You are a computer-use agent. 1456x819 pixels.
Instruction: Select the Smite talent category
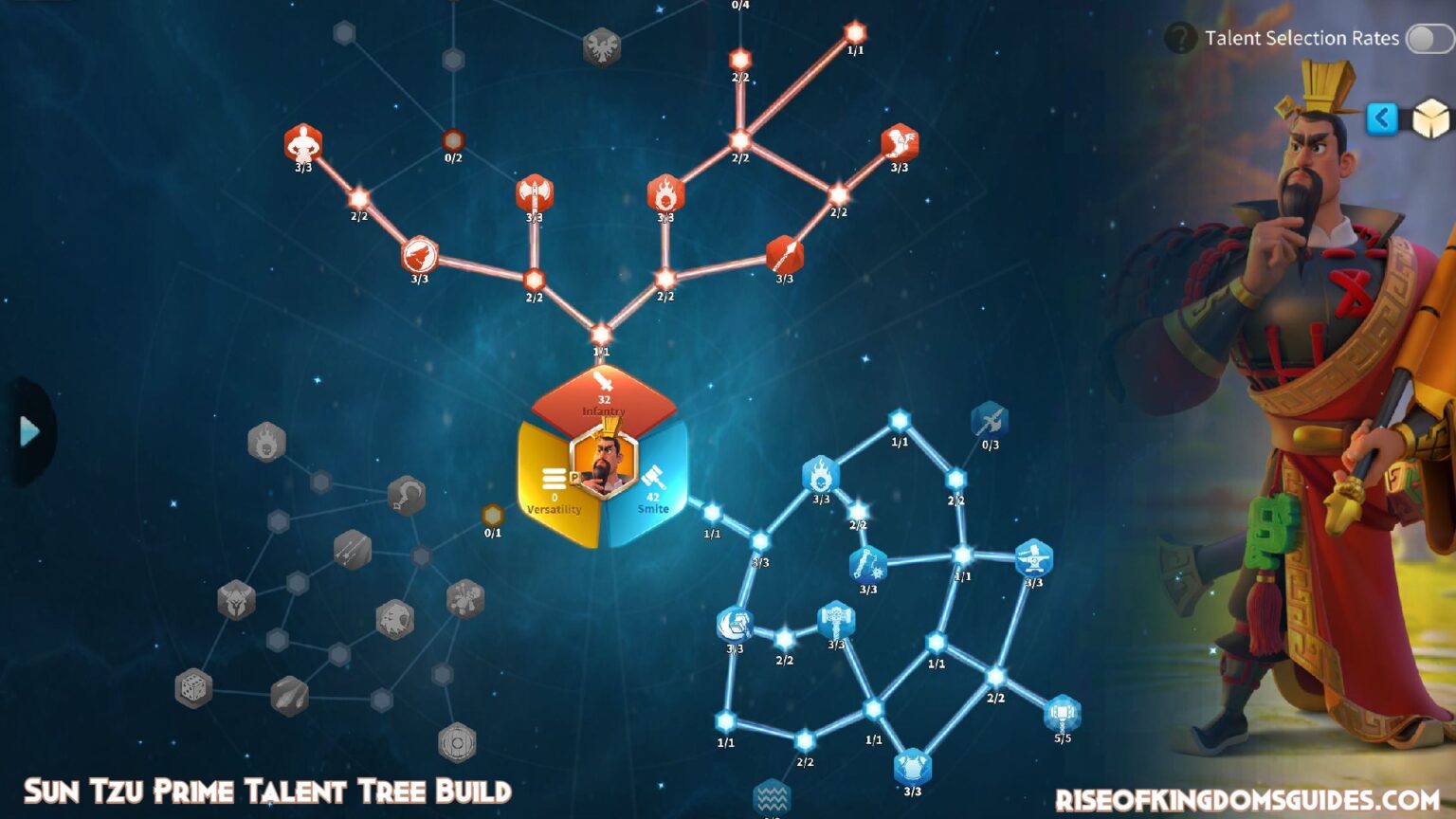tap(654, 493)
